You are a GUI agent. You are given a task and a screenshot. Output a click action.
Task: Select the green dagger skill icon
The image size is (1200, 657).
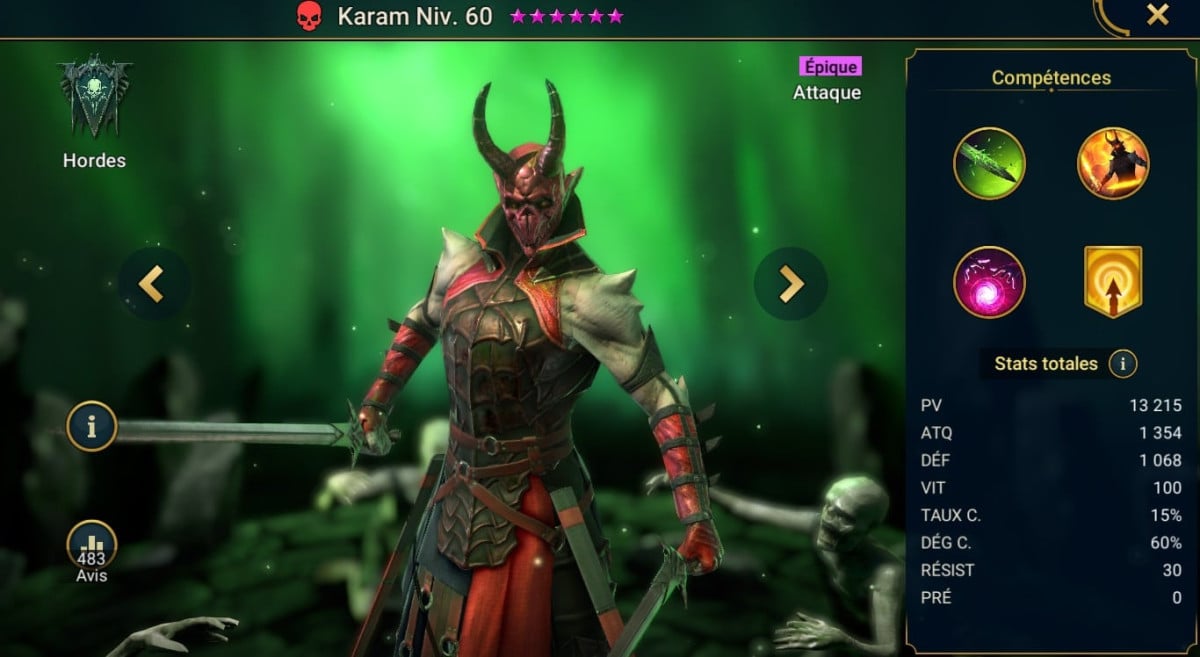(989, 163)
